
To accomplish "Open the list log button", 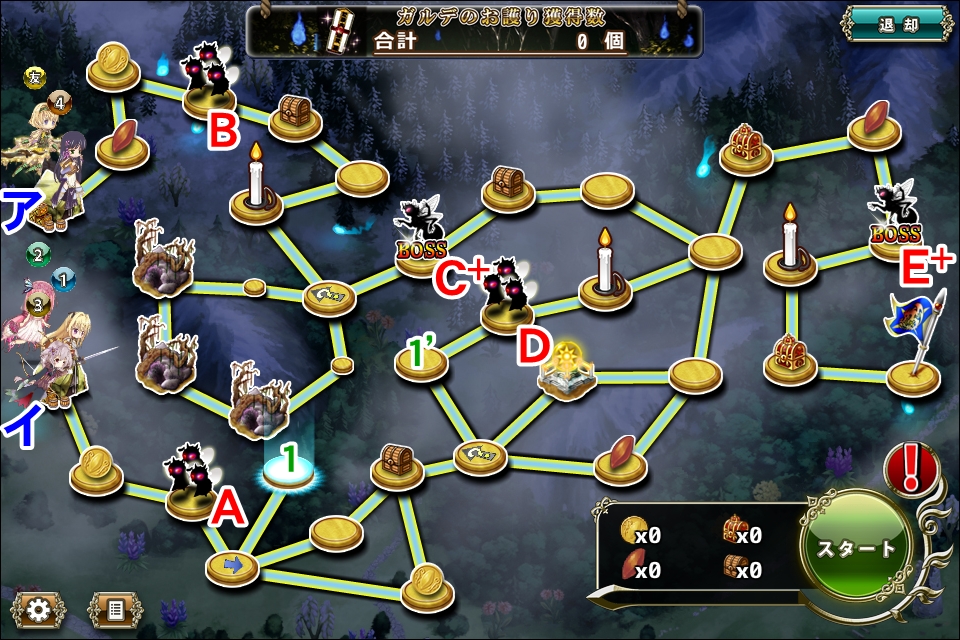I will 115,608.
